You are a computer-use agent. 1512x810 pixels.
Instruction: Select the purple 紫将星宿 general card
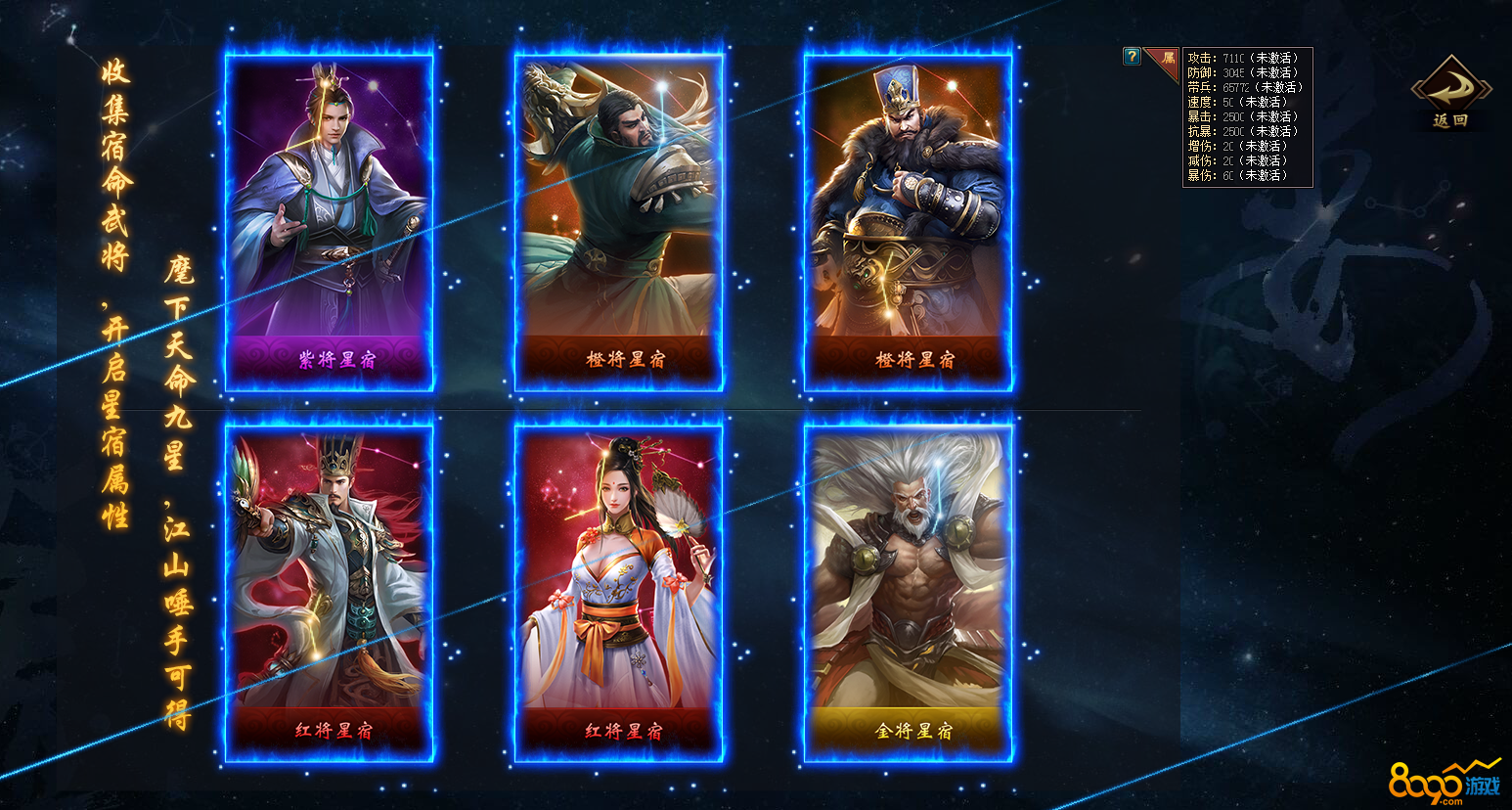pos(330,221)
